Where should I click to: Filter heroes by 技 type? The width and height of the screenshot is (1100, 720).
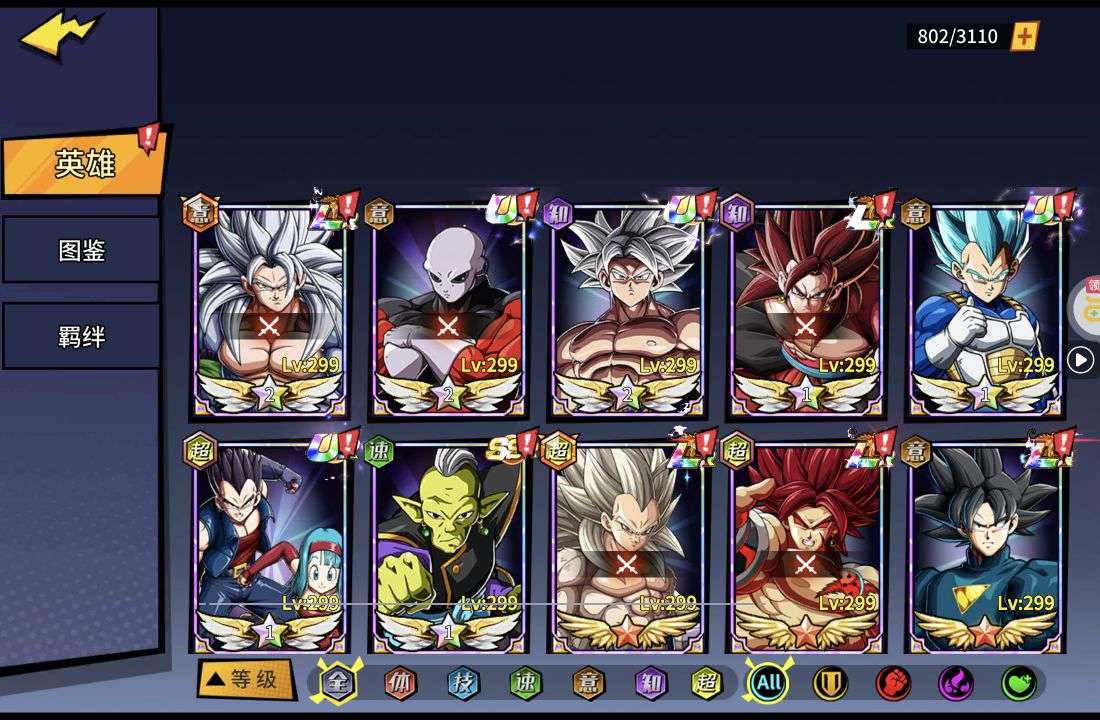pos(463,683)
